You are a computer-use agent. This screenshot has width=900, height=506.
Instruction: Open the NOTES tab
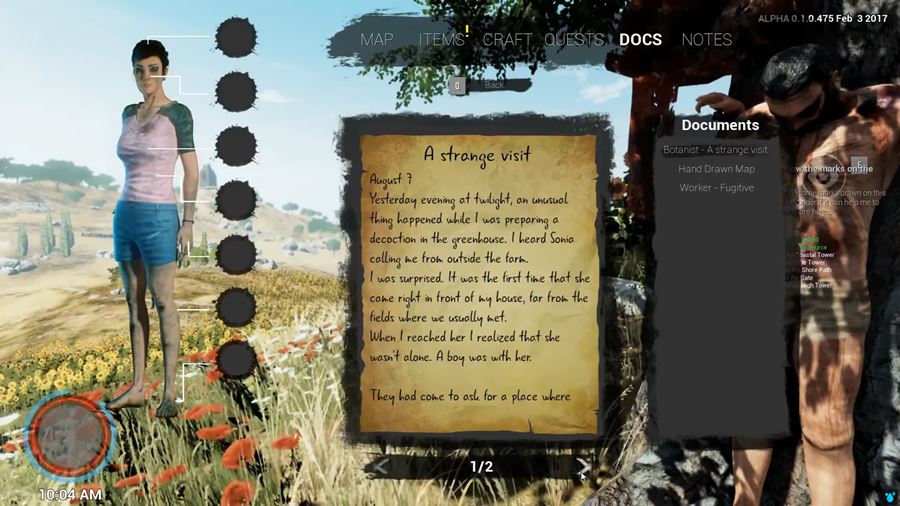(706, 40)
